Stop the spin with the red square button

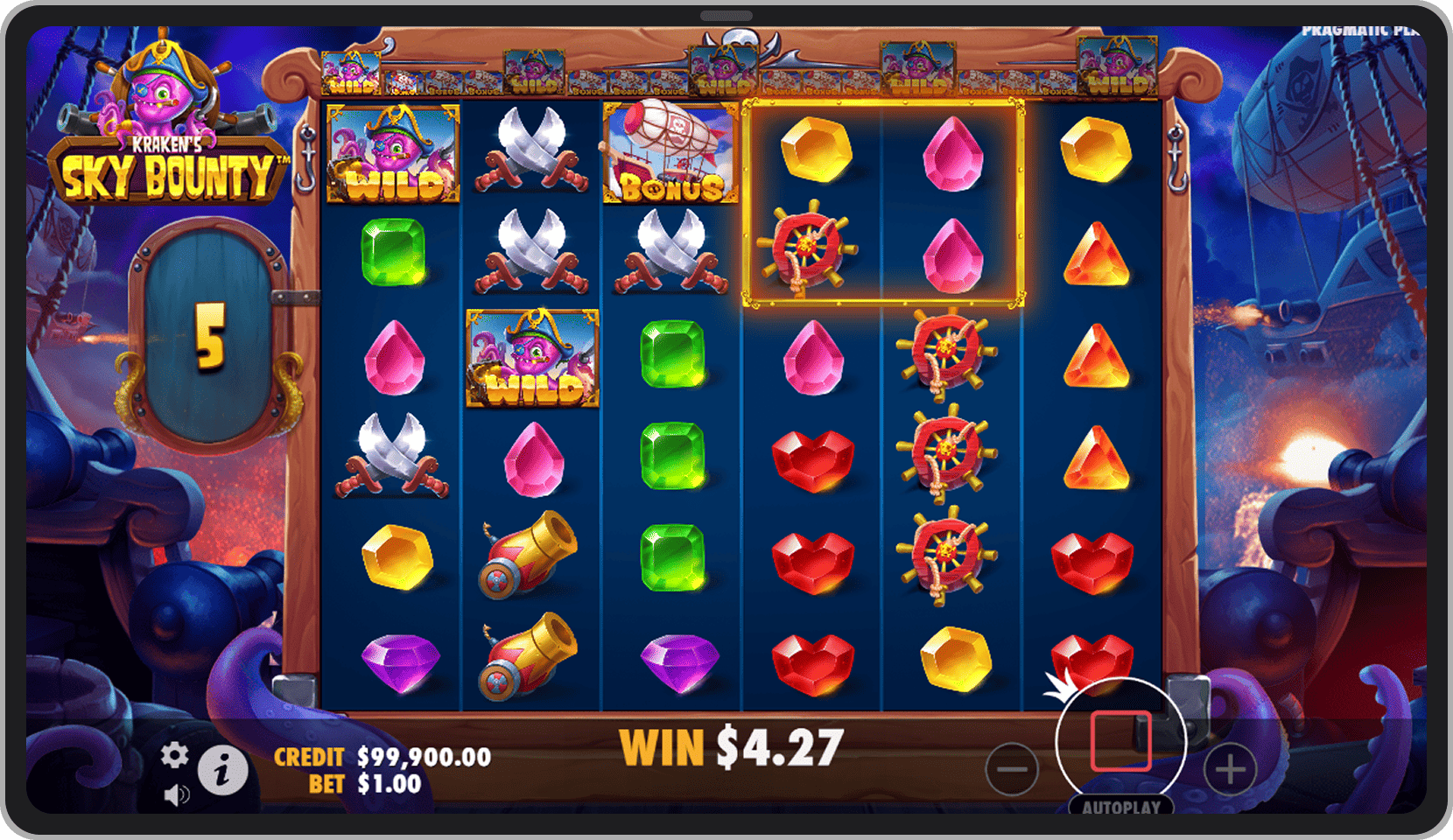coord(1120,741)
